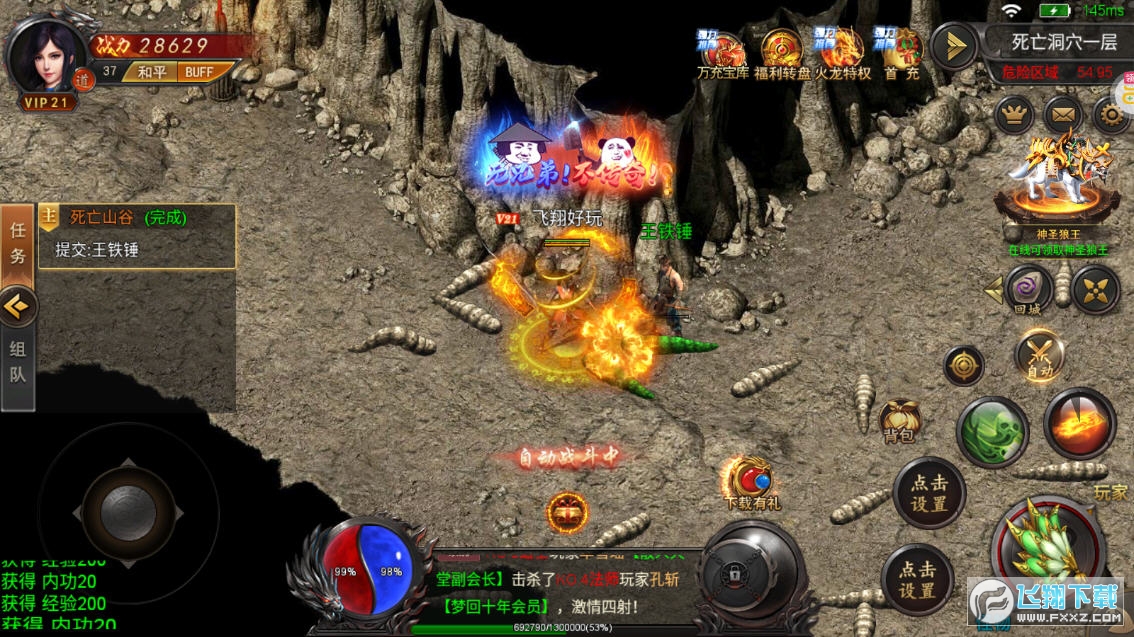
Task: Collapse top icons with gold arrow button
Action: click(x=953, y=46)
